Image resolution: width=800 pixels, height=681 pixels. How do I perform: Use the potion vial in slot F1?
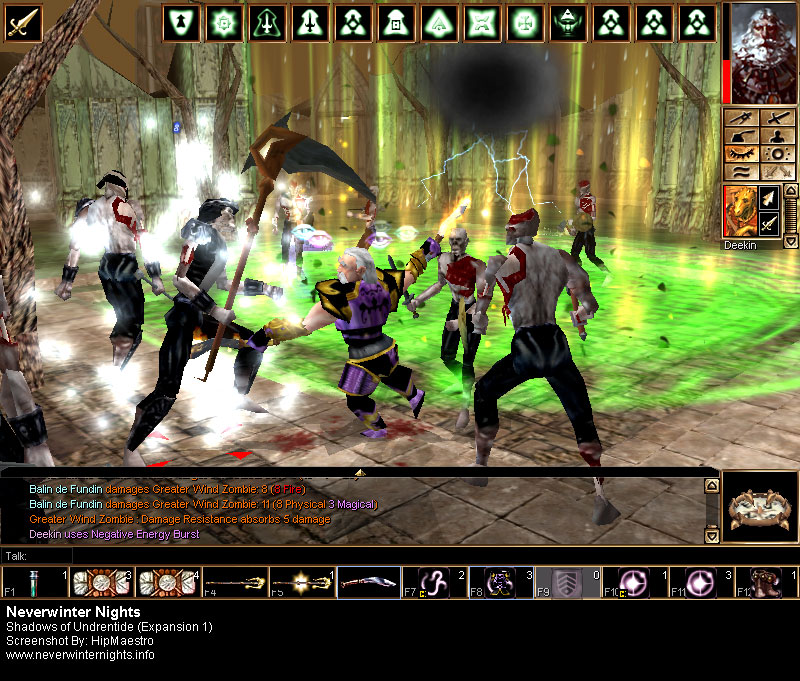tap(22, 582)
